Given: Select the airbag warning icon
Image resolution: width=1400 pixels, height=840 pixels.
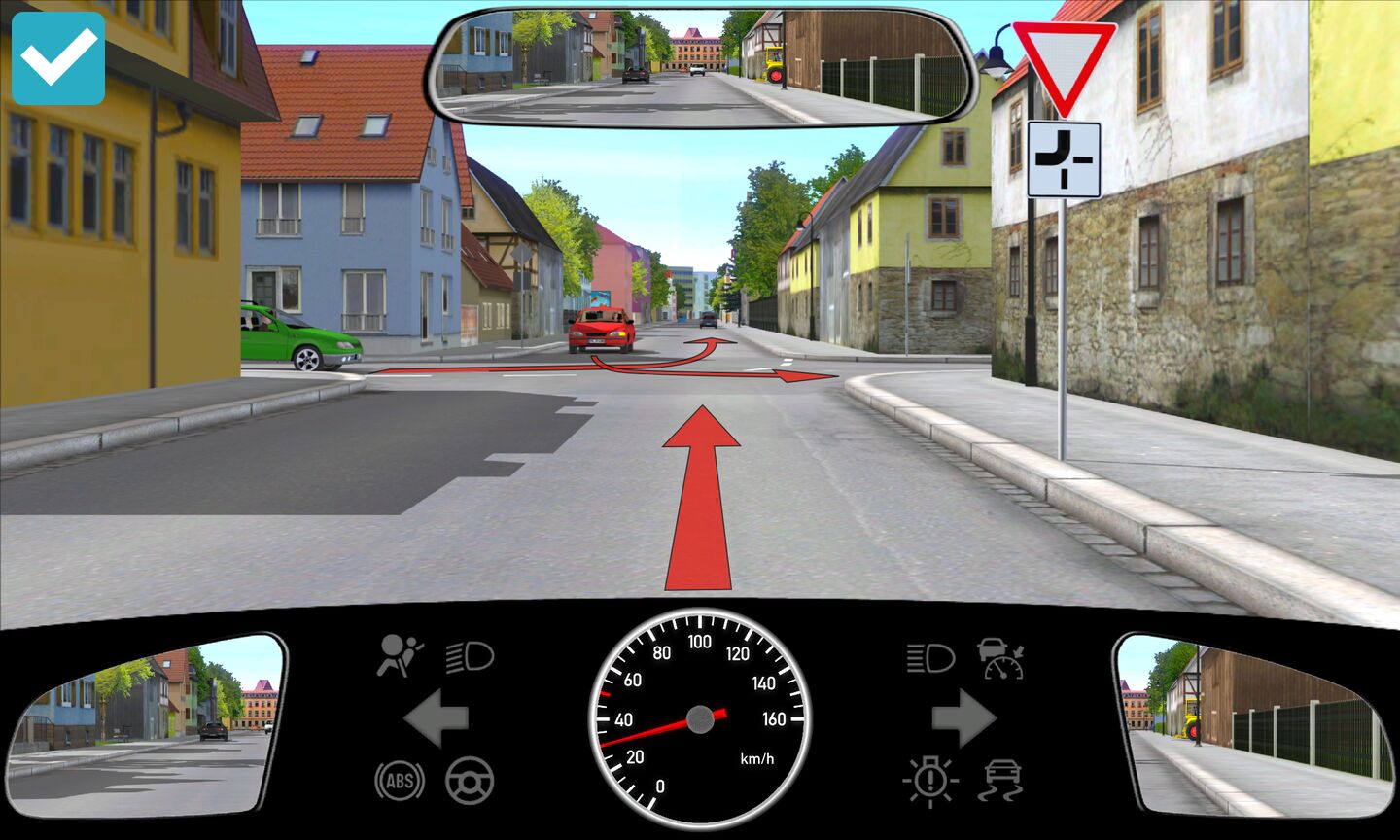Looking at the screenshot, I should [400, 656].
